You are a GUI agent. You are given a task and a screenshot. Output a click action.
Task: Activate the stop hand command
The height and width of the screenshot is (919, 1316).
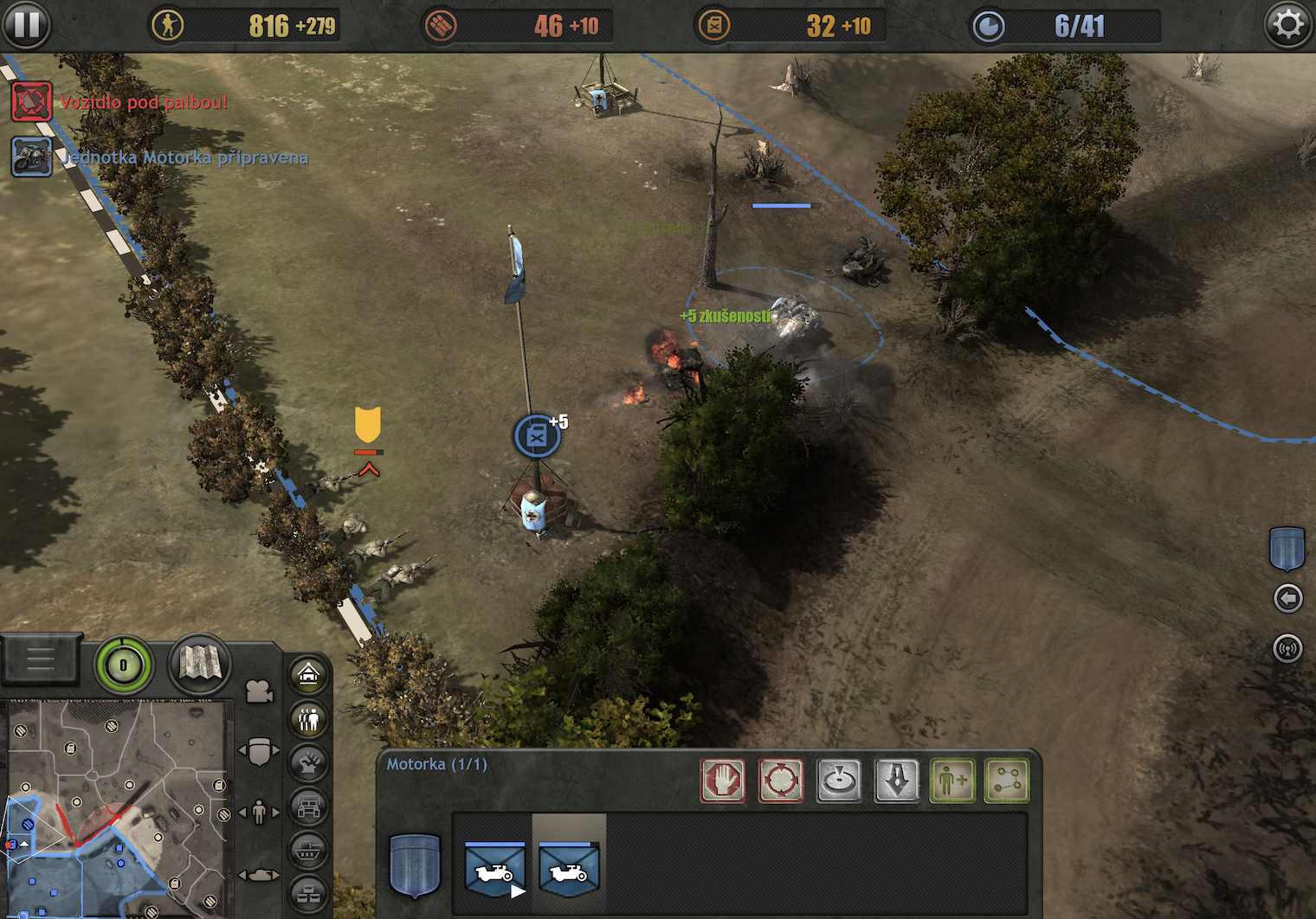click(723, 781)
